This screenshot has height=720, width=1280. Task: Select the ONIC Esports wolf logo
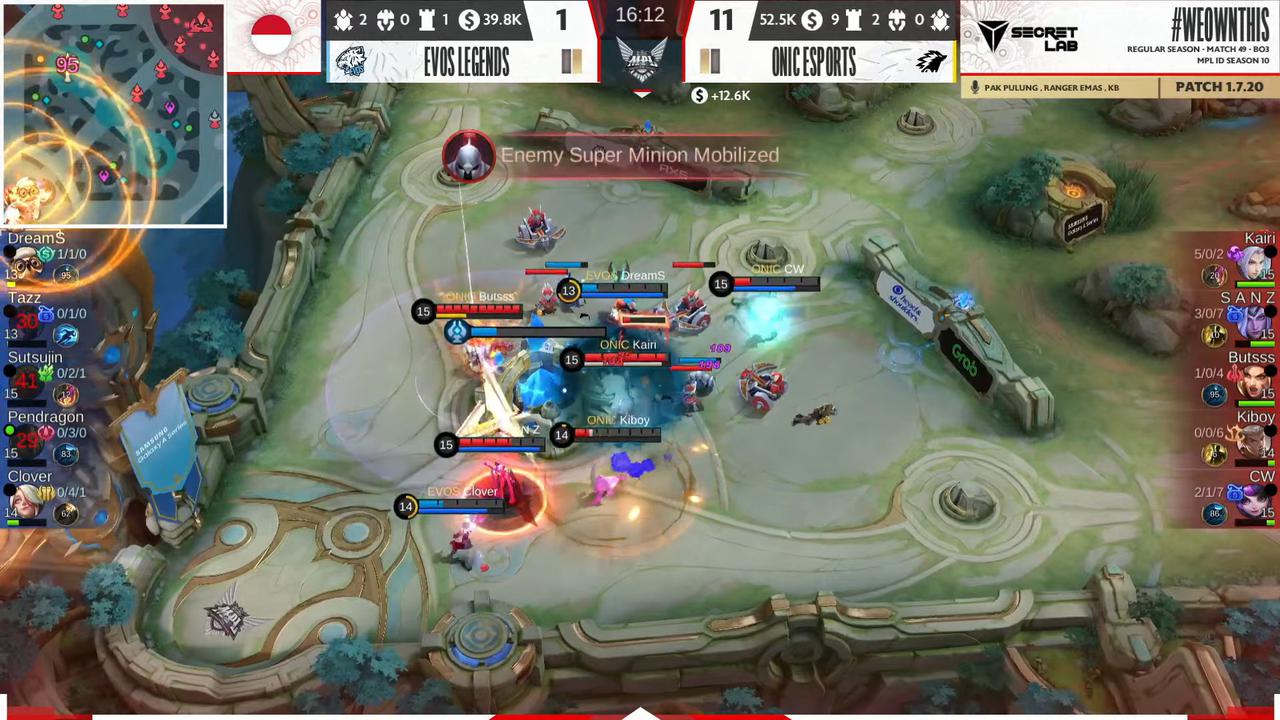click(930, 62)
